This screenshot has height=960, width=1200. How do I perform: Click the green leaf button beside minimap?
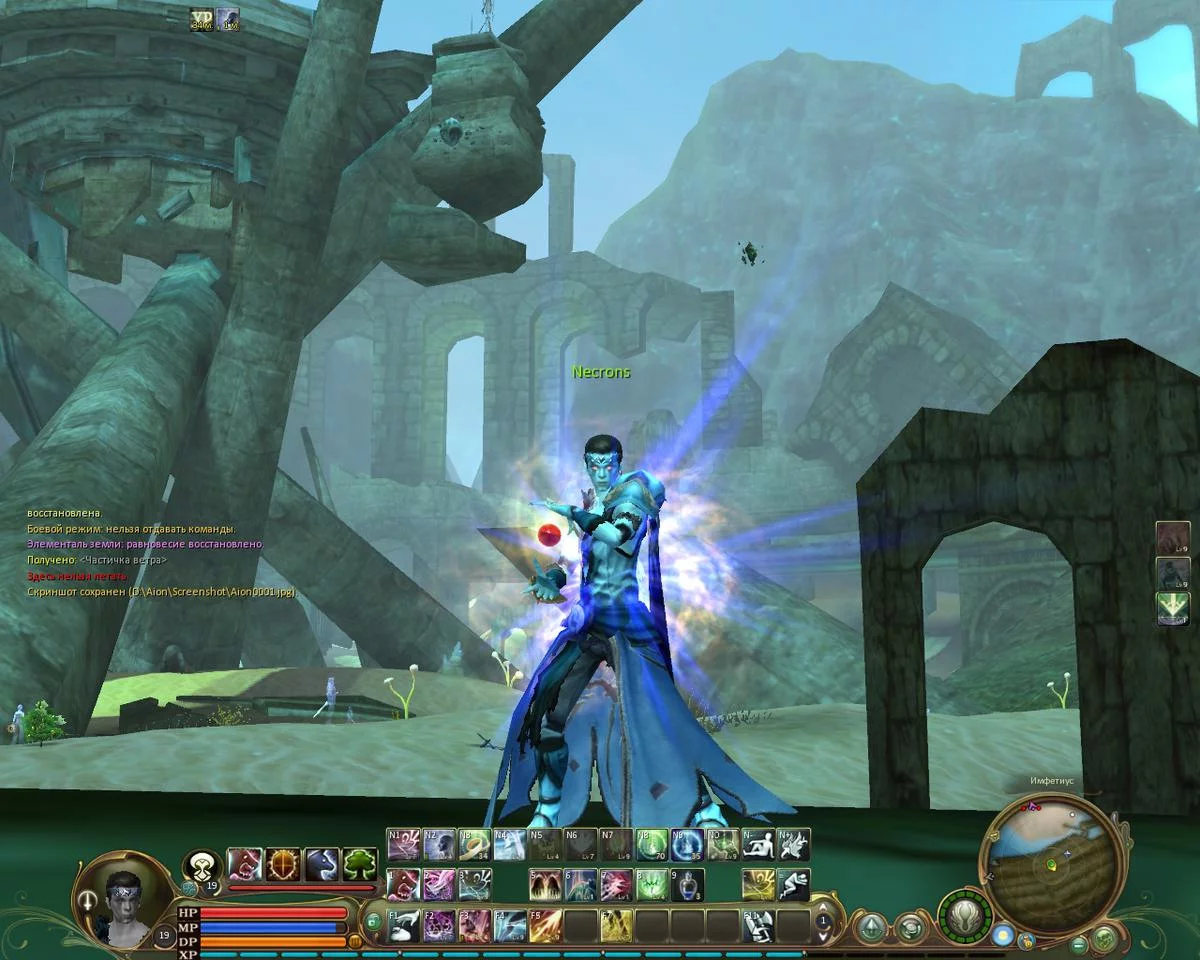point(1104,938)
